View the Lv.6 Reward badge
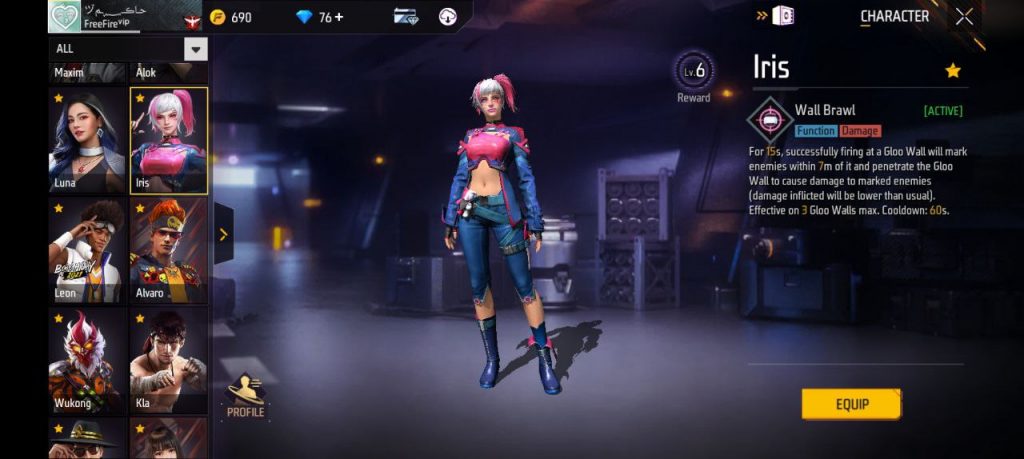The width and height of the screenshot is (1024, 459). click(x=693, y=74)
